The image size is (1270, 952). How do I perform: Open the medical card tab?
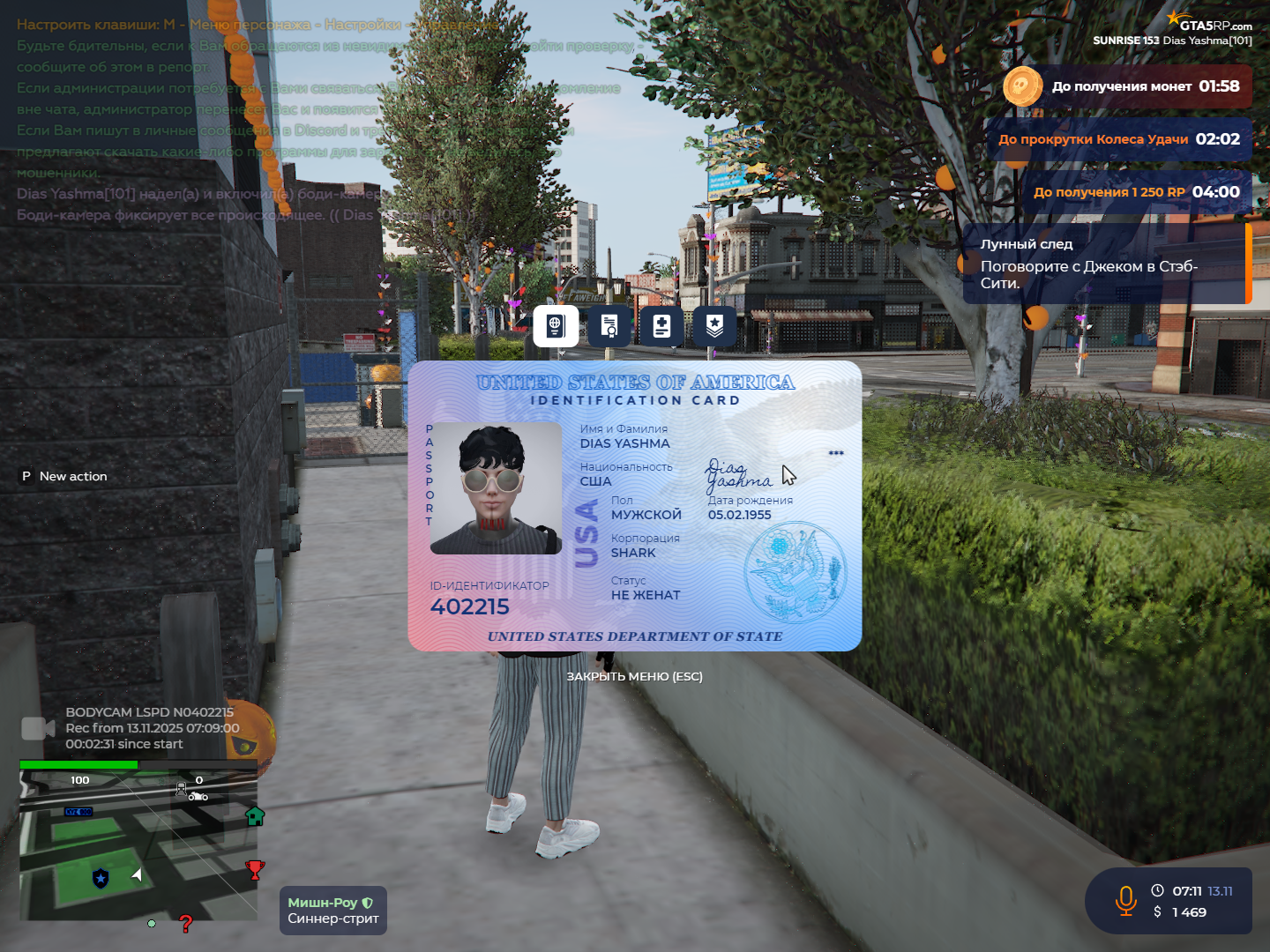pyautogui.click(x=661, y=326)
